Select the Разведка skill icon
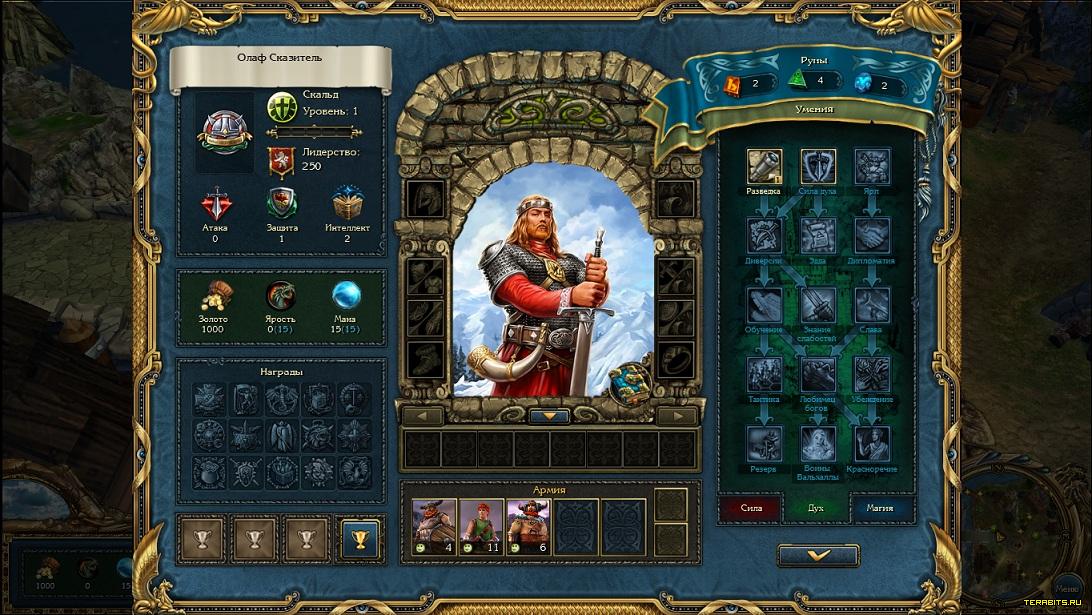The width and height of the screenshot is (1092, 615). (x=764, y=167)
